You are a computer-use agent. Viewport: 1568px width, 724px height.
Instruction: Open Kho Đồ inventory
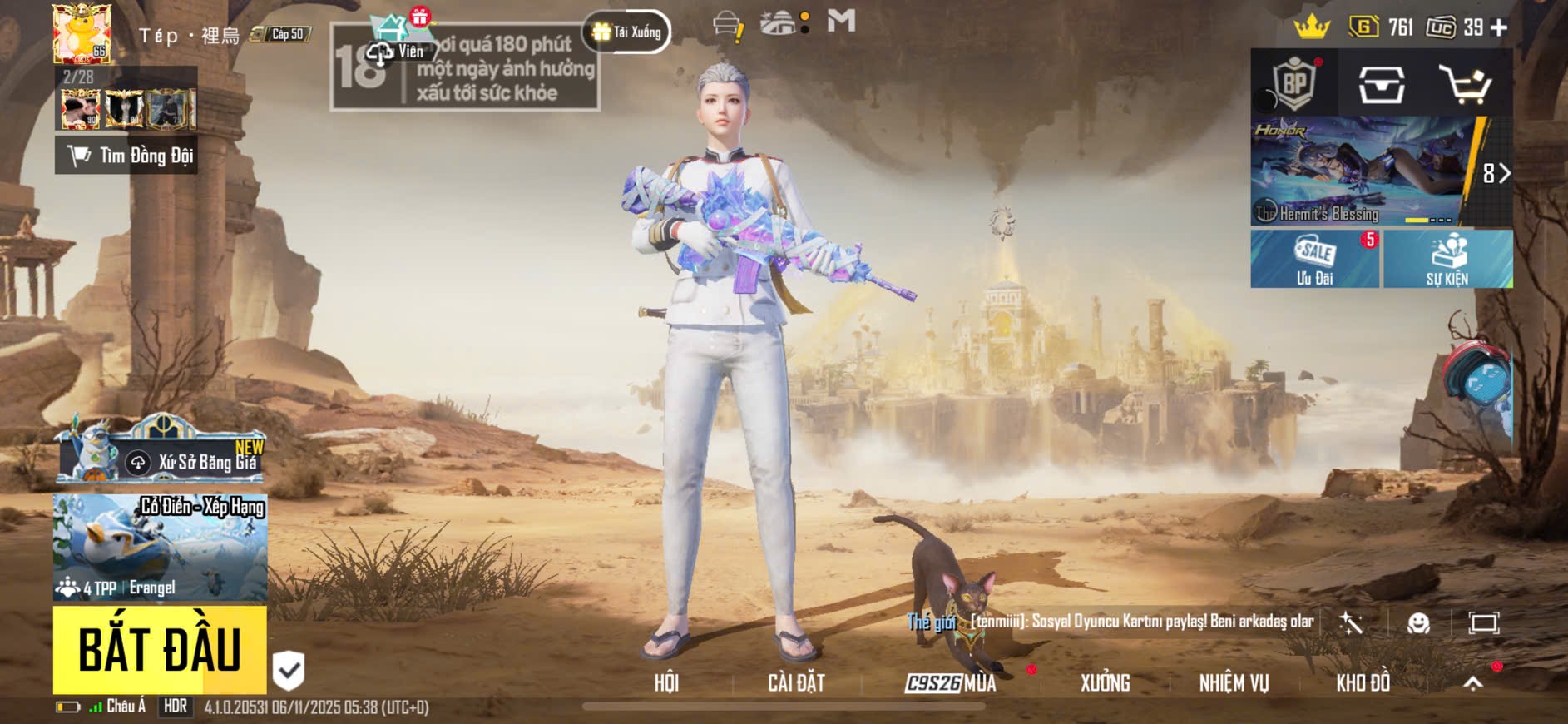coord(1363,683)
